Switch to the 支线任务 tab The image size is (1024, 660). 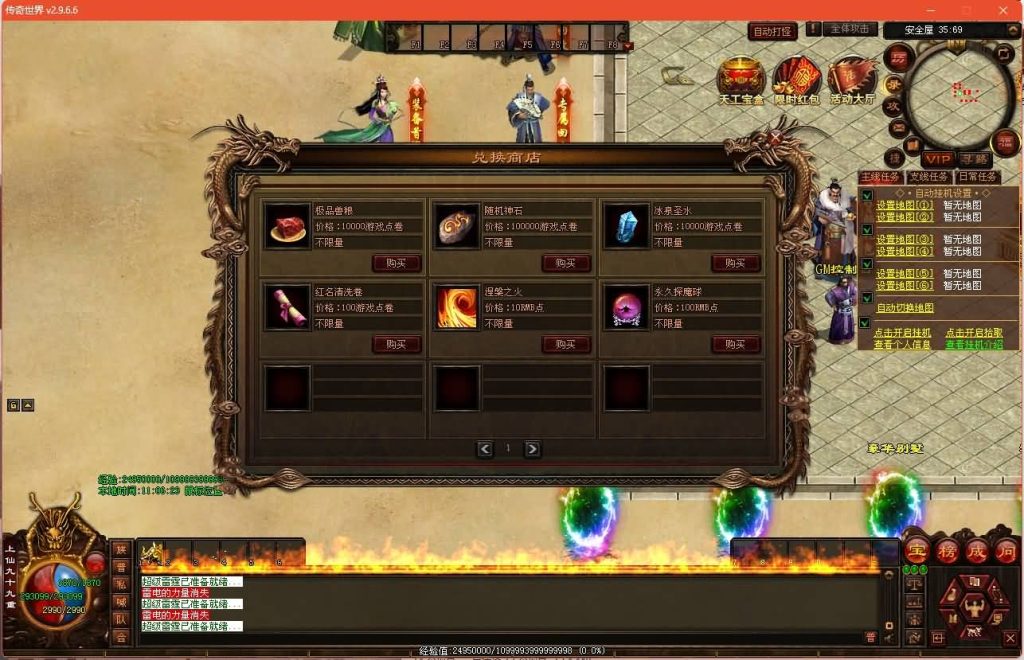click(x=928, y=177)
